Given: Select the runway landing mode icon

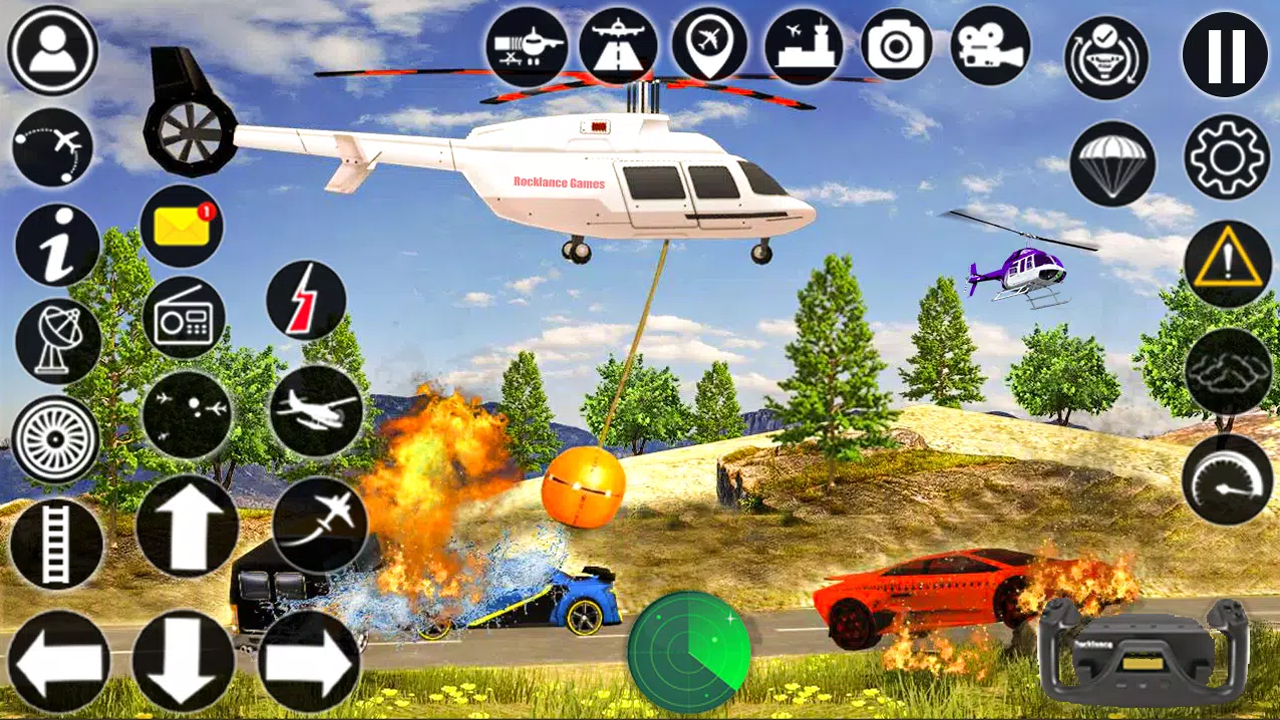Looking at the screenshot, I should click(618, 46).
